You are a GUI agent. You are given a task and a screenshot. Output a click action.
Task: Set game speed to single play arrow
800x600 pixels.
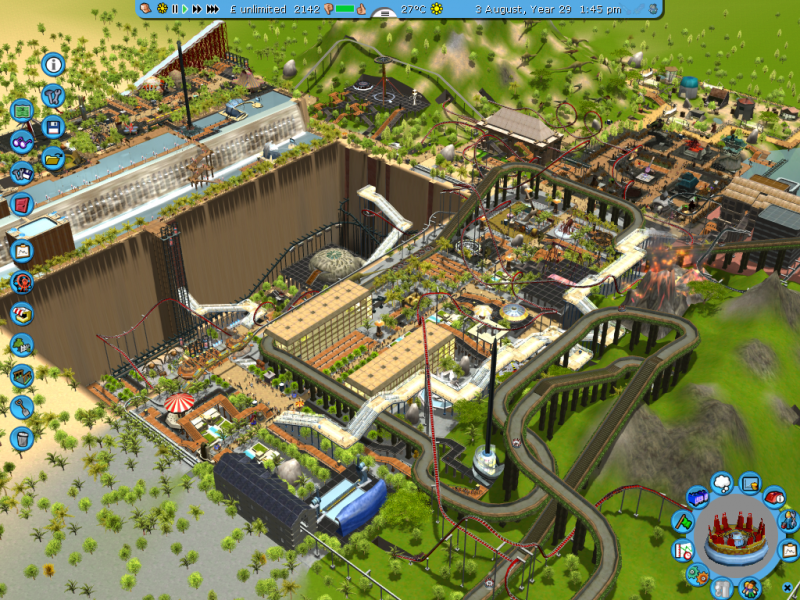click(185, 9)
